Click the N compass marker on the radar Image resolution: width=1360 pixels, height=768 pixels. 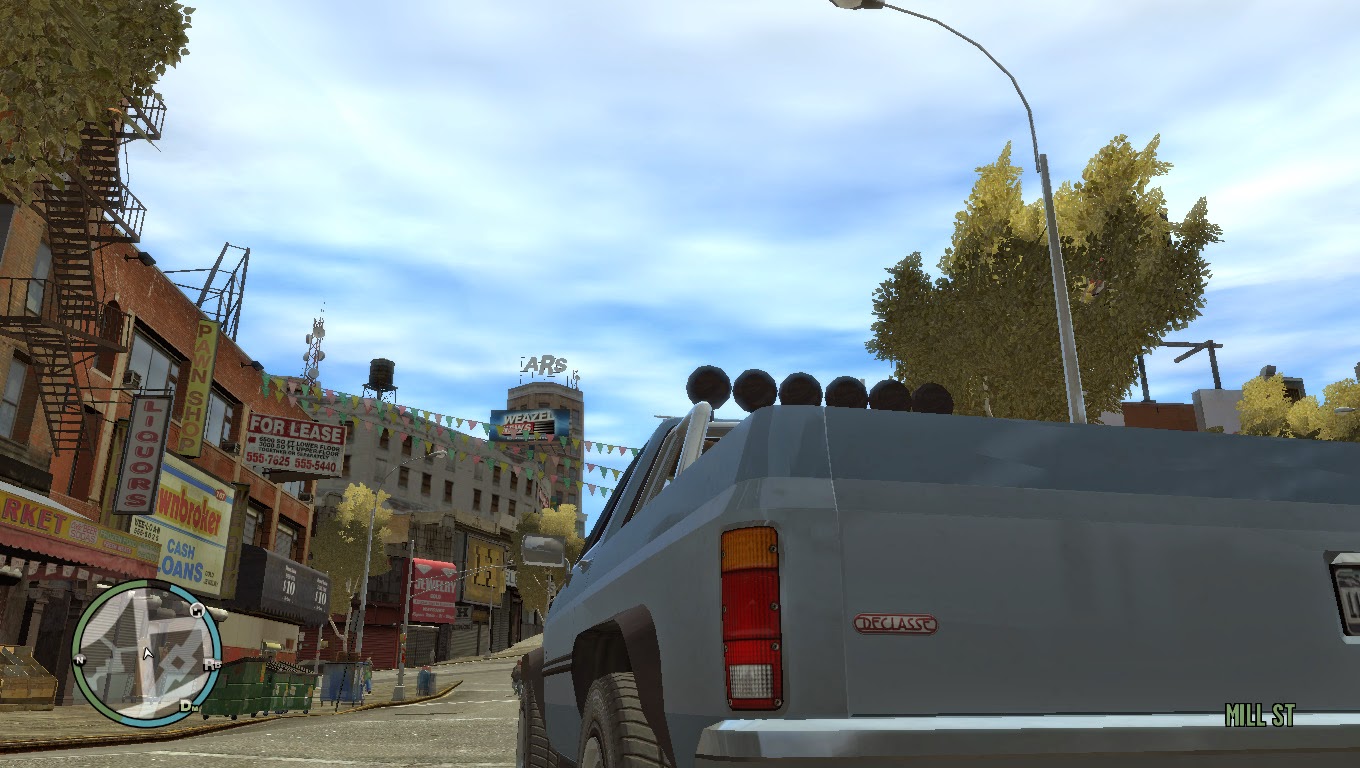[80, 660]
